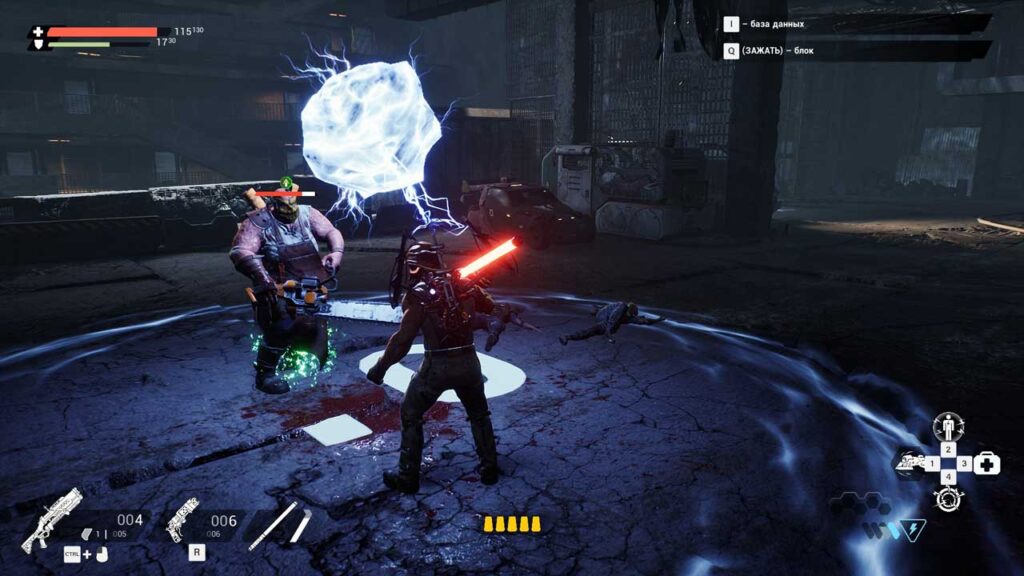Select the heavy rifle weapon icon

52,520
